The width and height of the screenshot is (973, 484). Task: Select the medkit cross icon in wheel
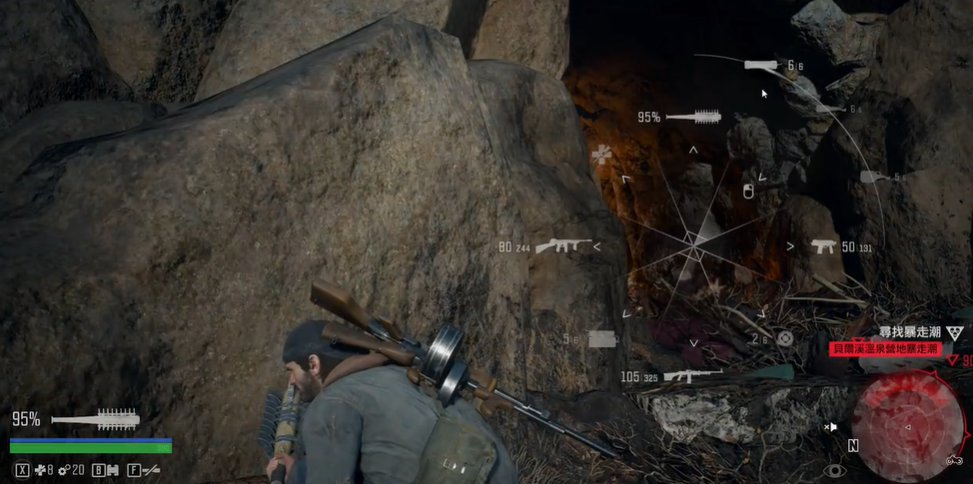coord(601,154)
